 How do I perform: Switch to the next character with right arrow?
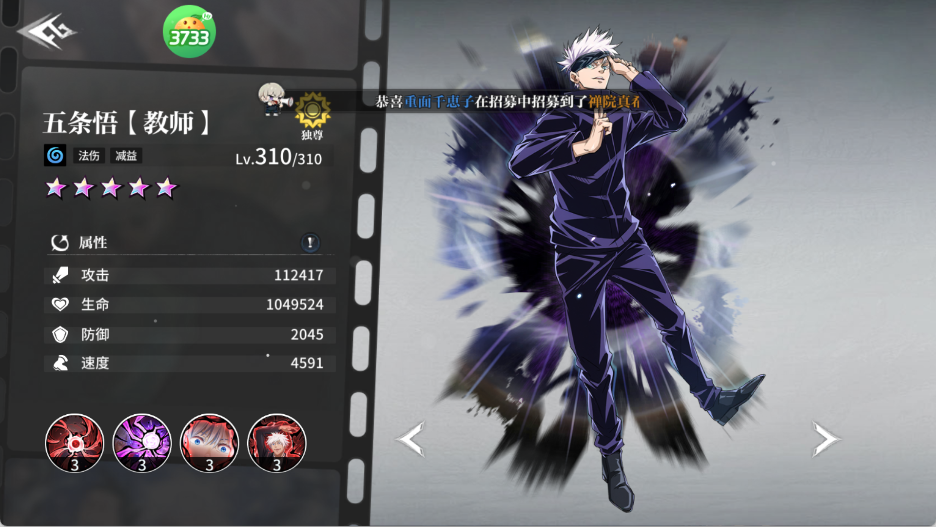tap(825, 438)
